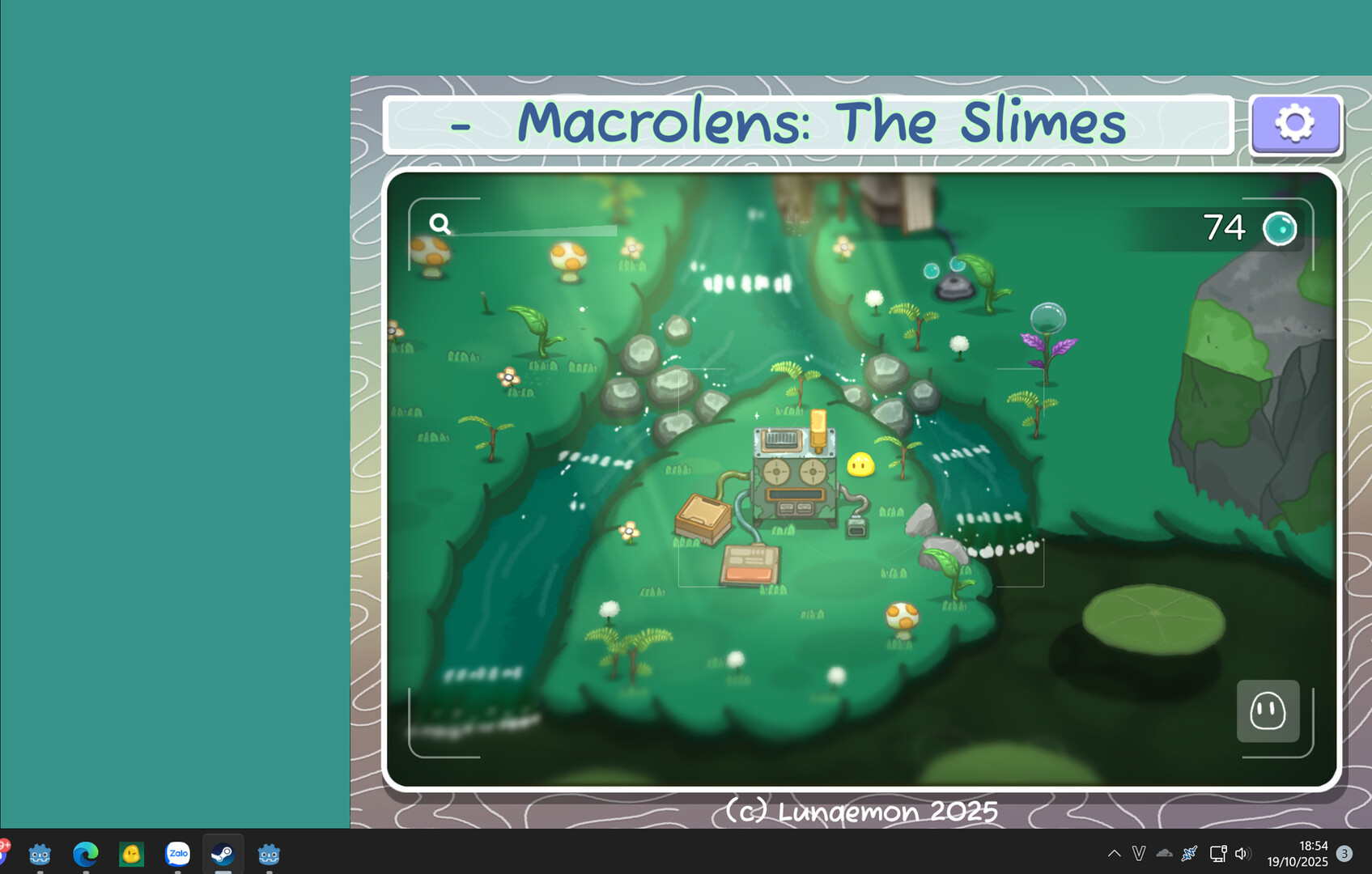The height and width of the screenshot is (874, 1372).
Task: Click the teal slime counter orb
Action: 1279,227
